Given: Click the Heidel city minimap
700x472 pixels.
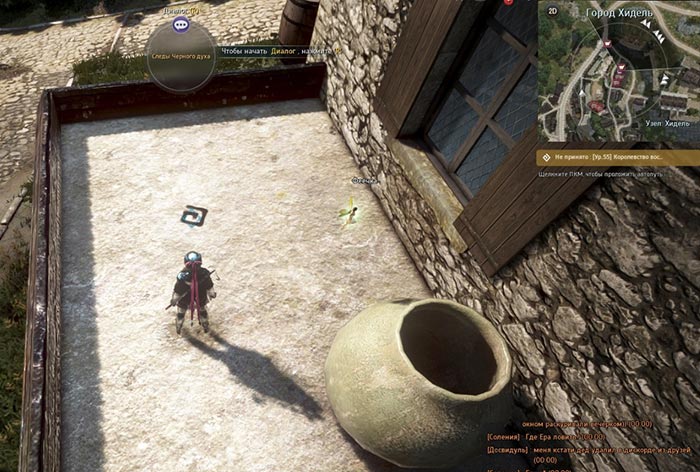Looking at the screenshot, I should [x=620, y=75].
